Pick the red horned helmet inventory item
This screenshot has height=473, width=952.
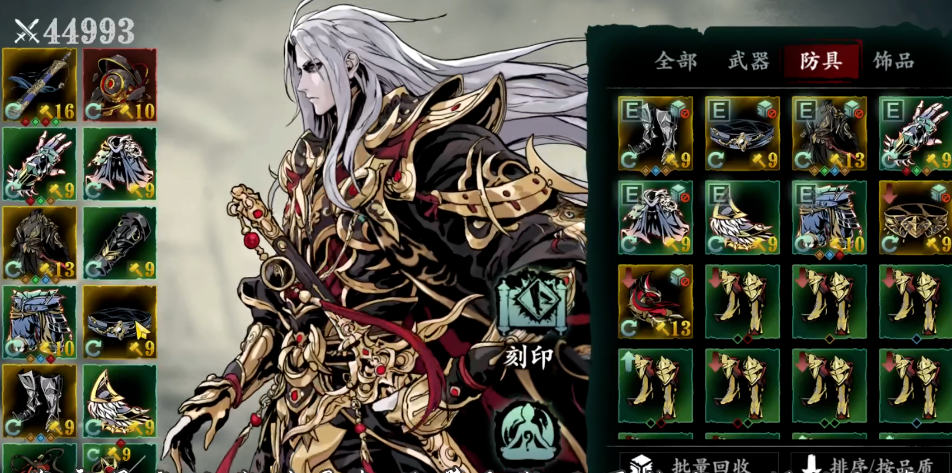click(655, 301)
